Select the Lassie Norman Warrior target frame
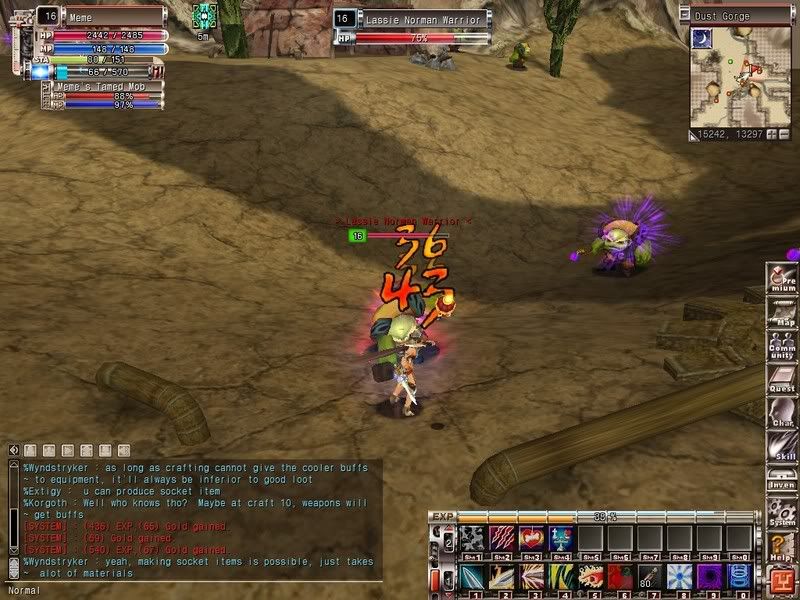Image resolution: width=800 pixels, height=600 pixels. [x=420, y=19]
